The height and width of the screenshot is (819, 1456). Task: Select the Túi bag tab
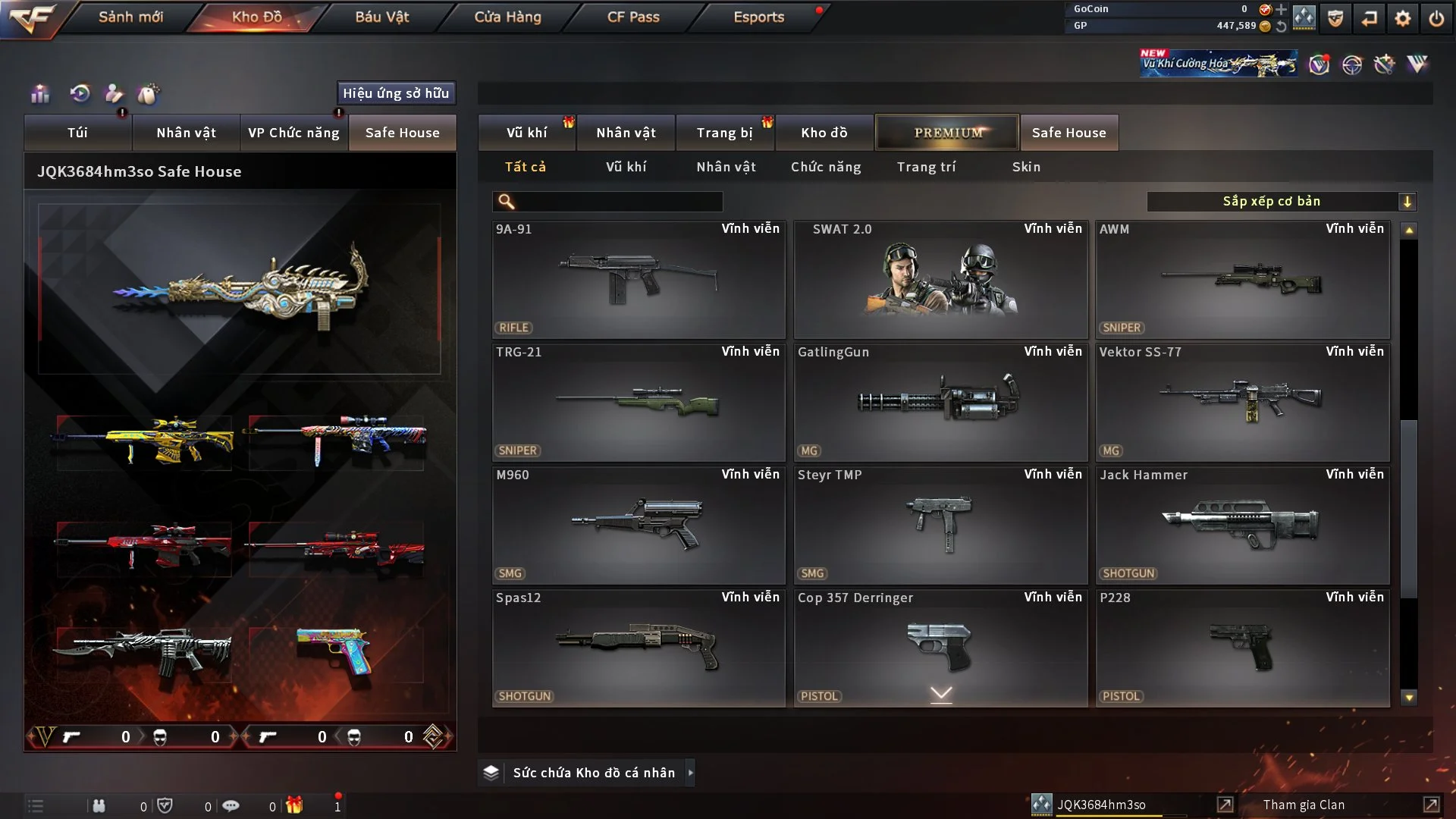click(77, 133)
